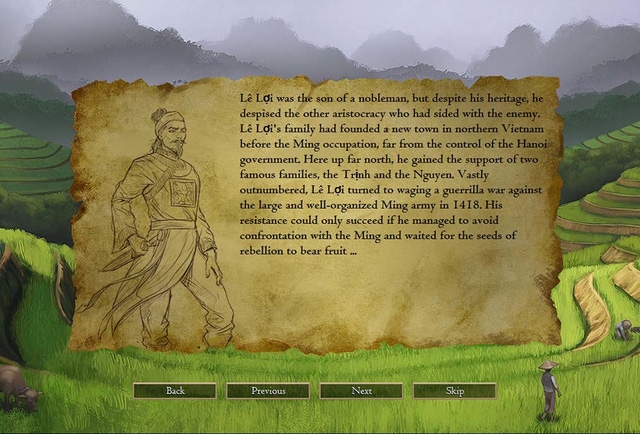
Task: Advance to the Next story page
Action: (x=361, y=391)
